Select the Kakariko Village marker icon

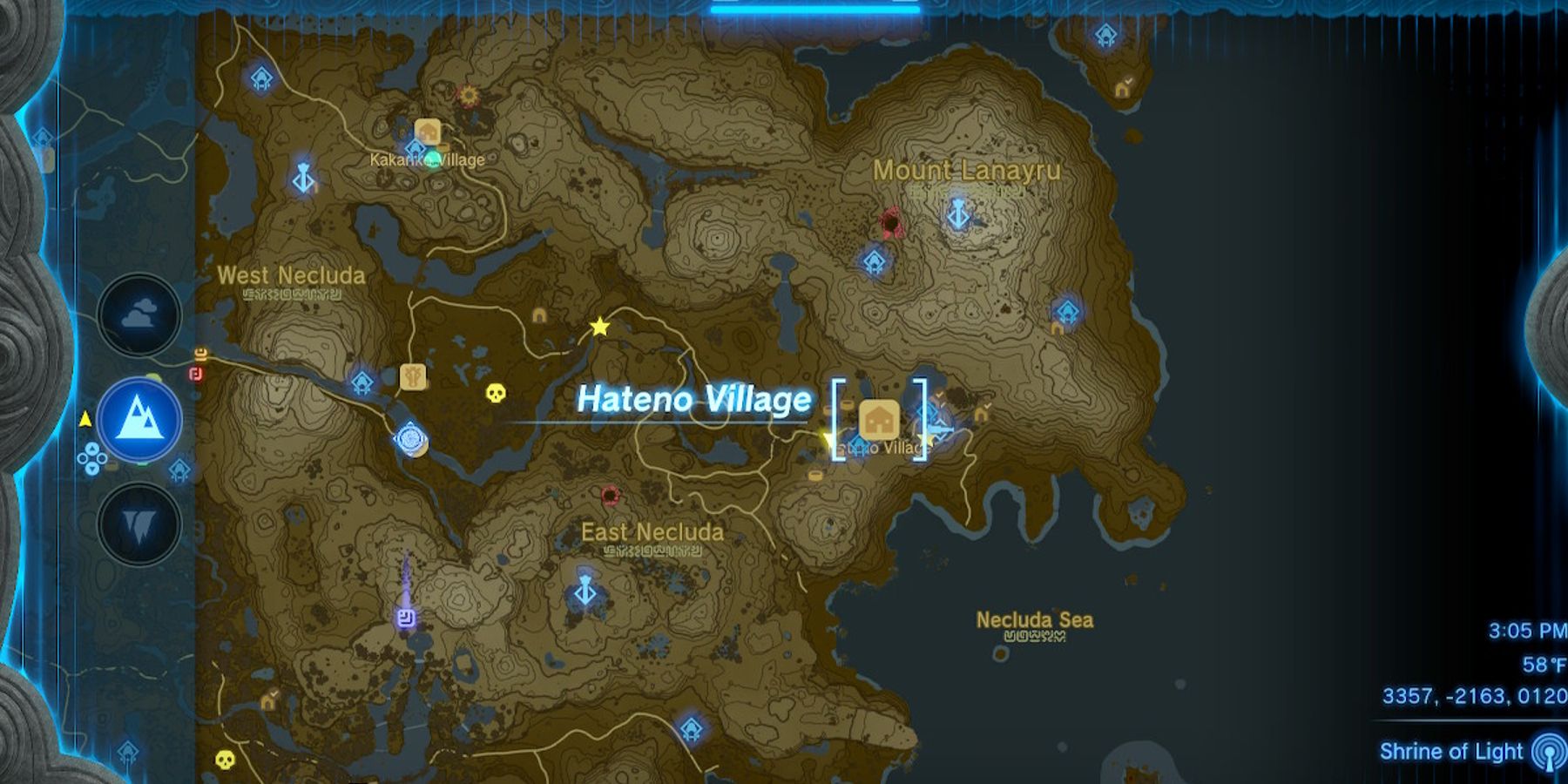(x=427, y=132)
